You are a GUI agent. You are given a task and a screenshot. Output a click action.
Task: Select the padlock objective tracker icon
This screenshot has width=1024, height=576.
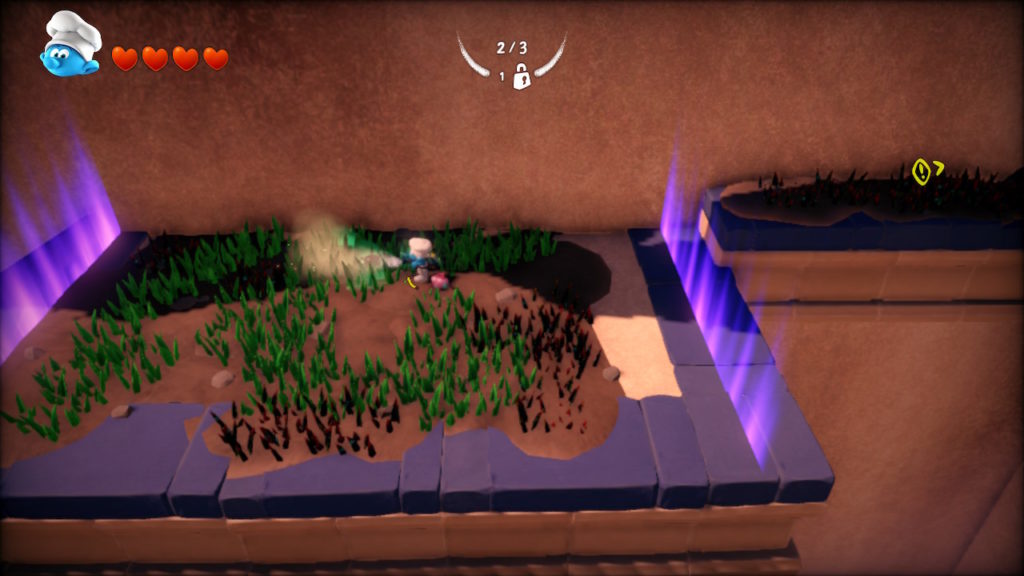pyautogui.click(x=520, y=76)
